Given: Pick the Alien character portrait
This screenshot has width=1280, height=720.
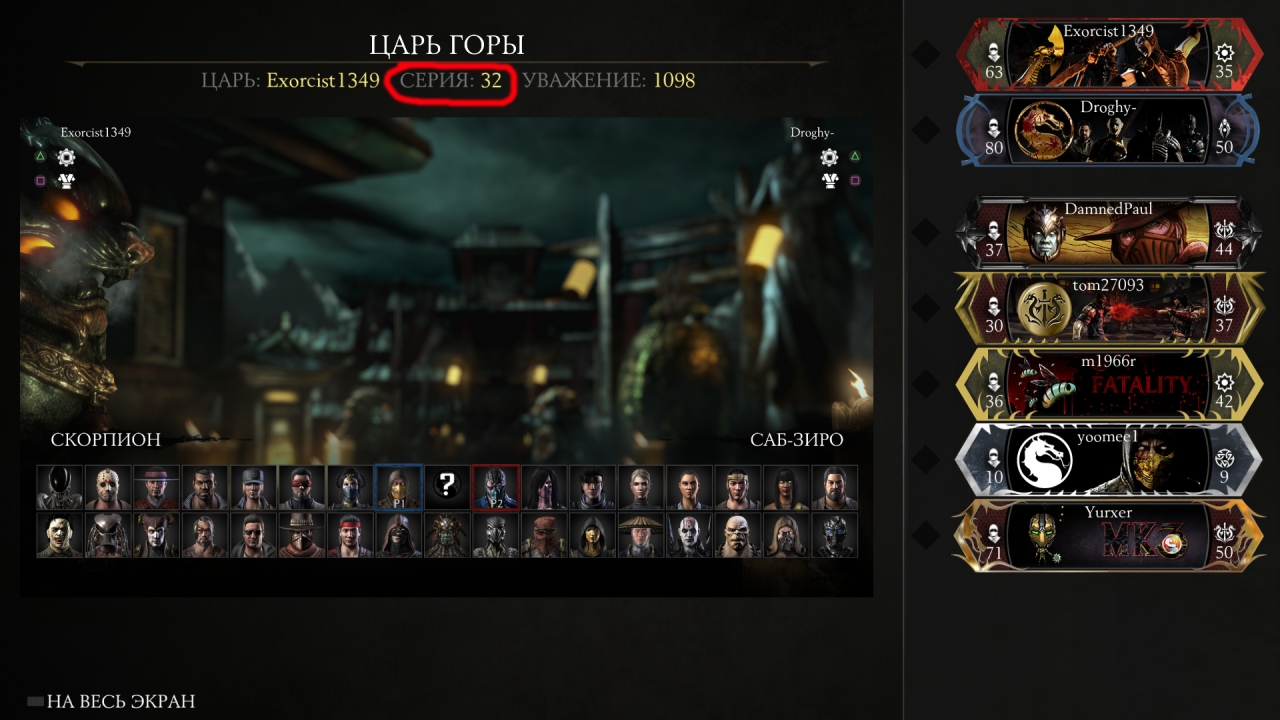Looking at the screenshot, I should [x=60, y=487].
